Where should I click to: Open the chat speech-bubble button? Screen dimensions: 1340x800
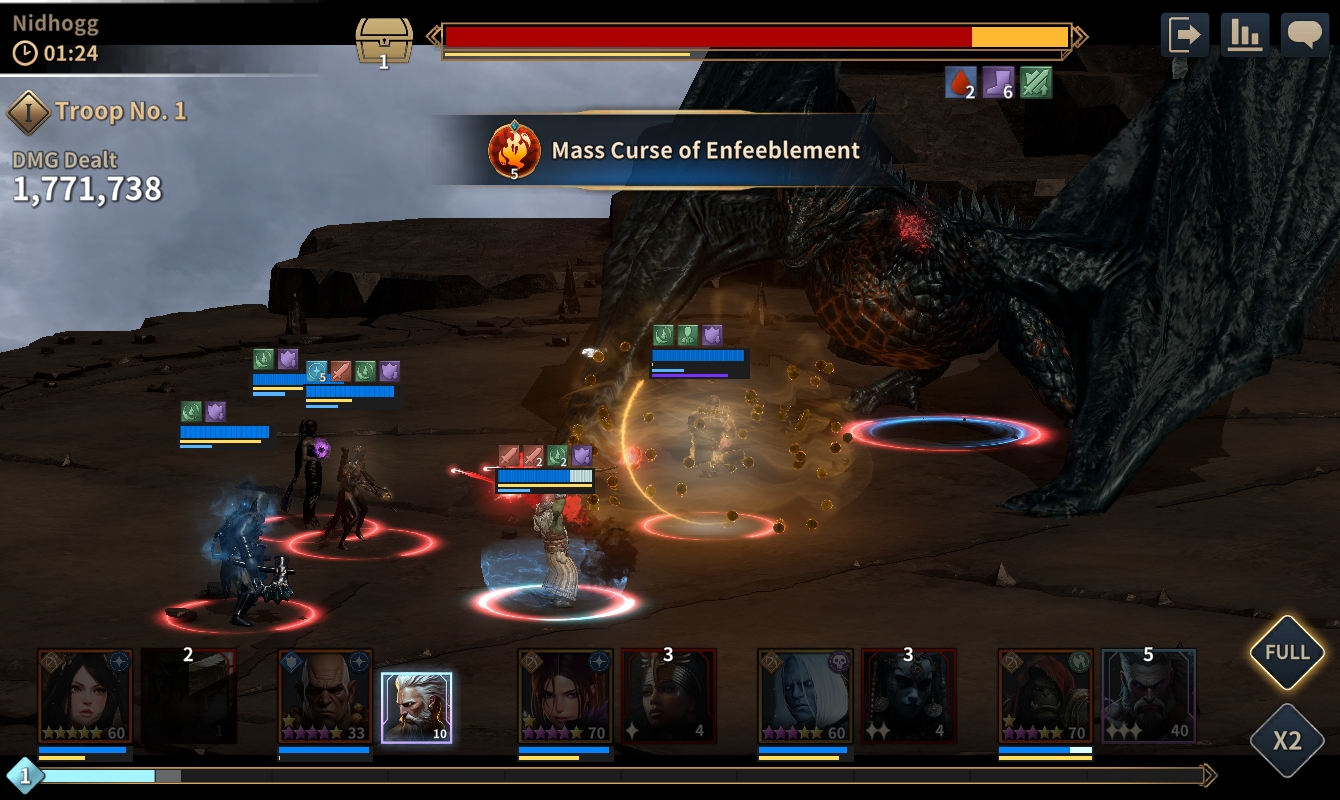(x=1304, y=35)
